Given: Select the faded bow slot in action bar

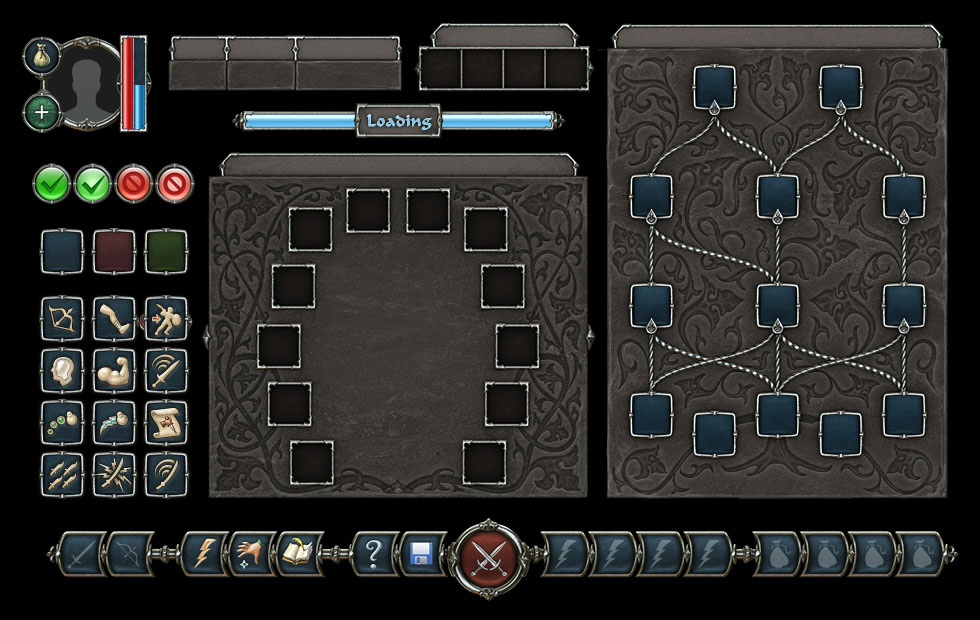Looking at the screenshot, I should [130, 552].
